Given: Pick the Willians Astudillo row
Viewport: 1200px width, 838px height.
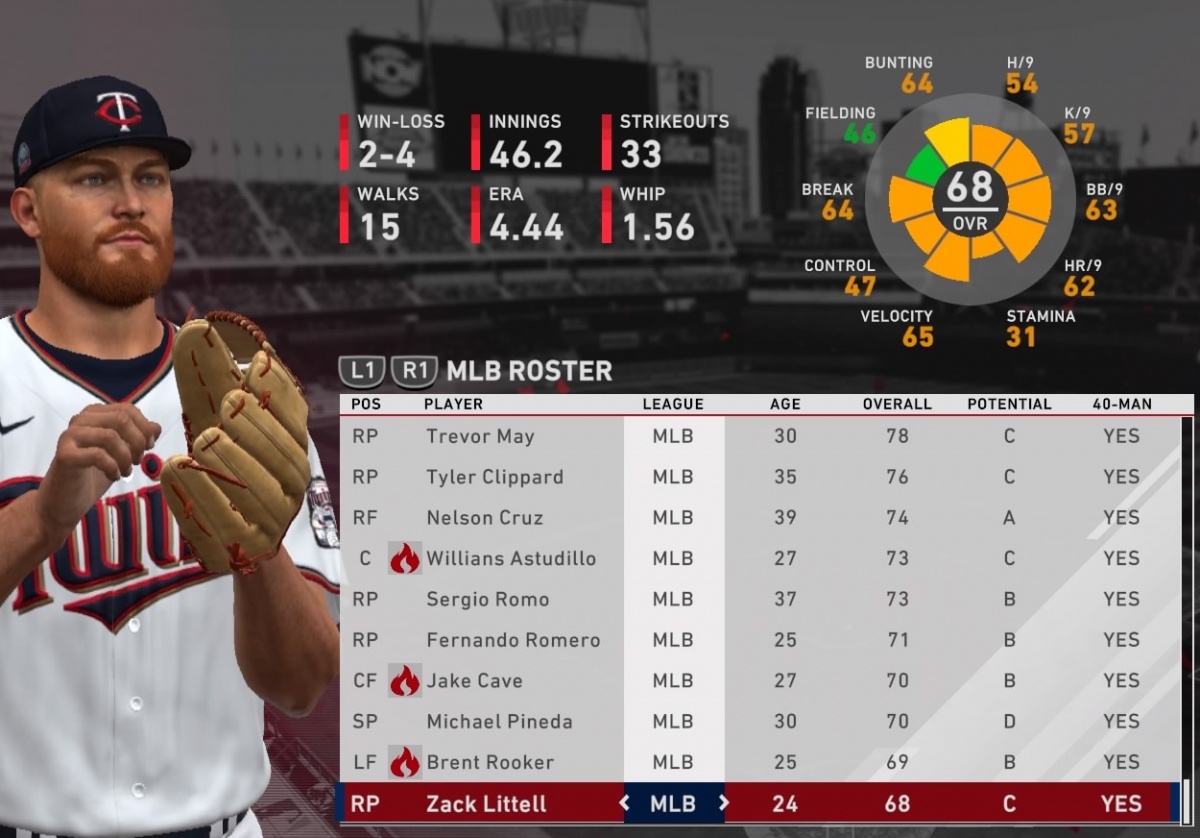Looking at the screenshot, I should pos(510,559).
